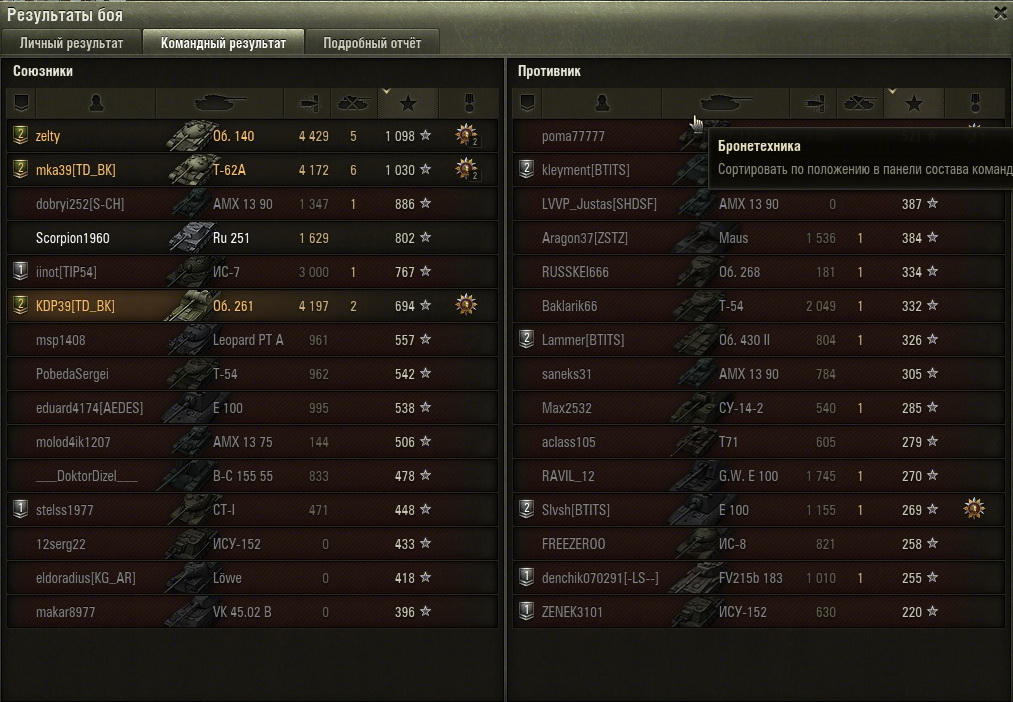Viewport: 1013px width, 702px height.
Task: Sort enemies by player name column
Action: coord(602,102)
